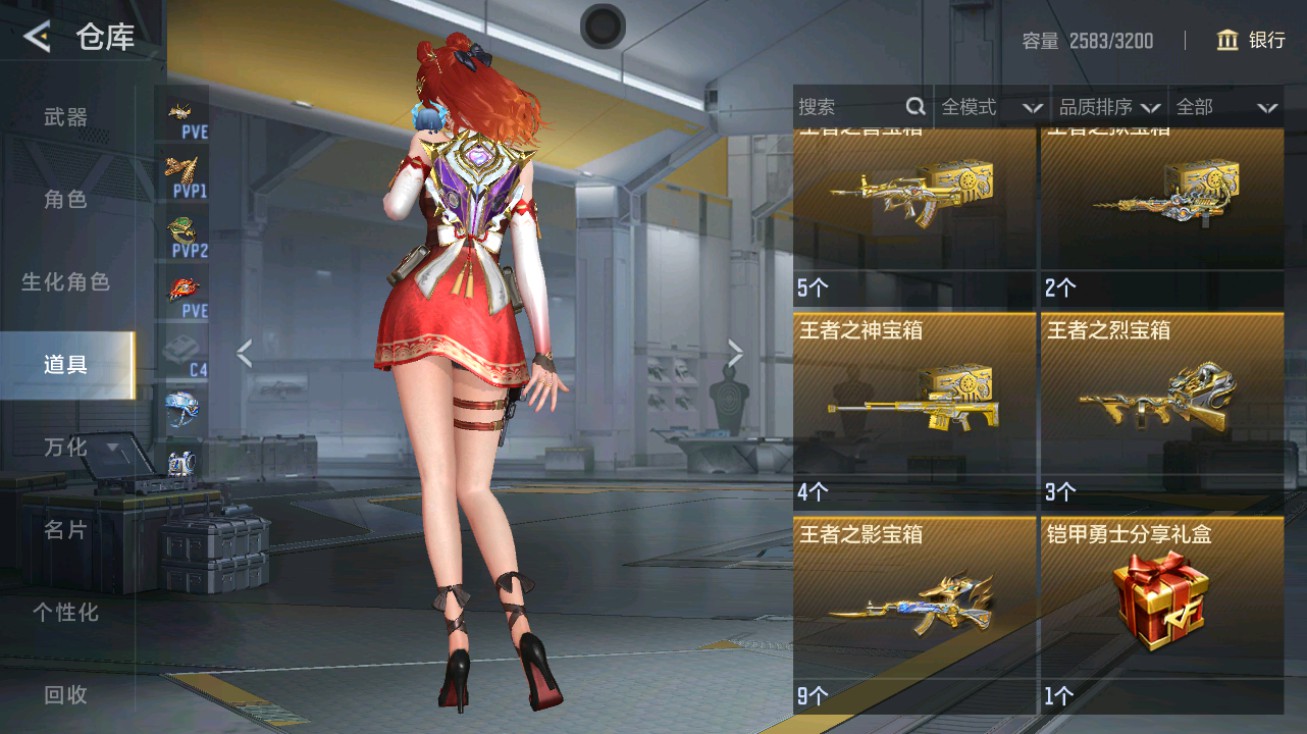Select the PVE weapon loadout slot

pyautogui.click(x=183, y=112)
